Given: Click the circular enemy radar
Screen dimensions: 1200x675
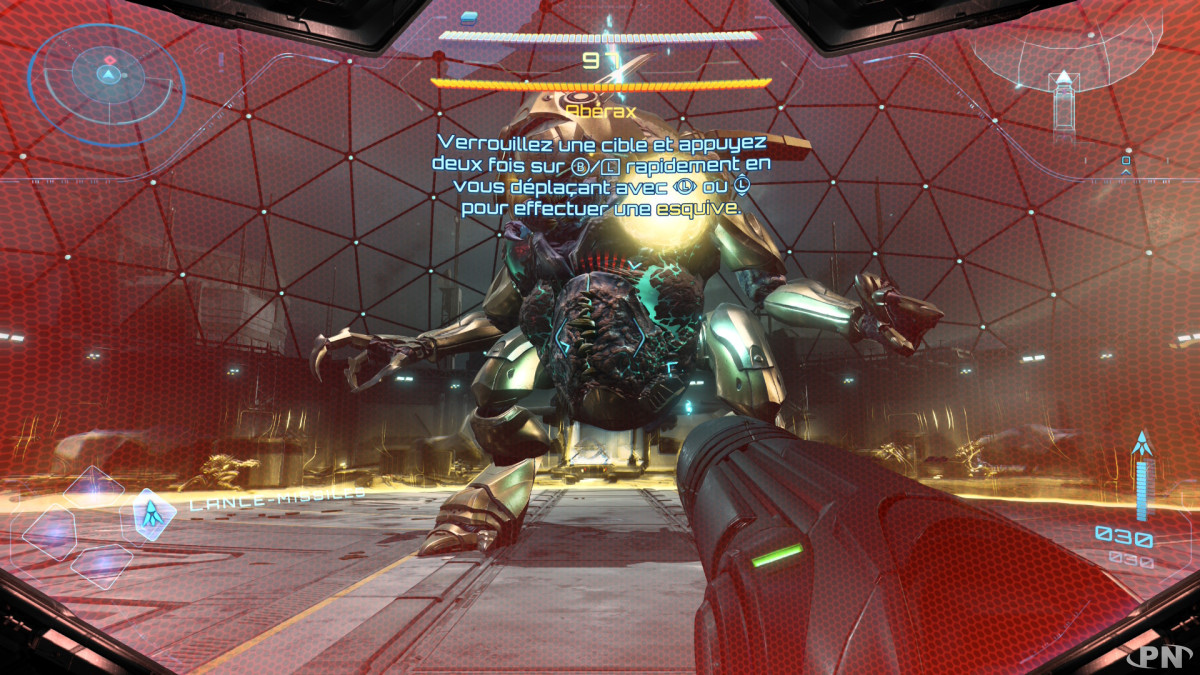Looking at the screenshot, I should tap(107, 72).
